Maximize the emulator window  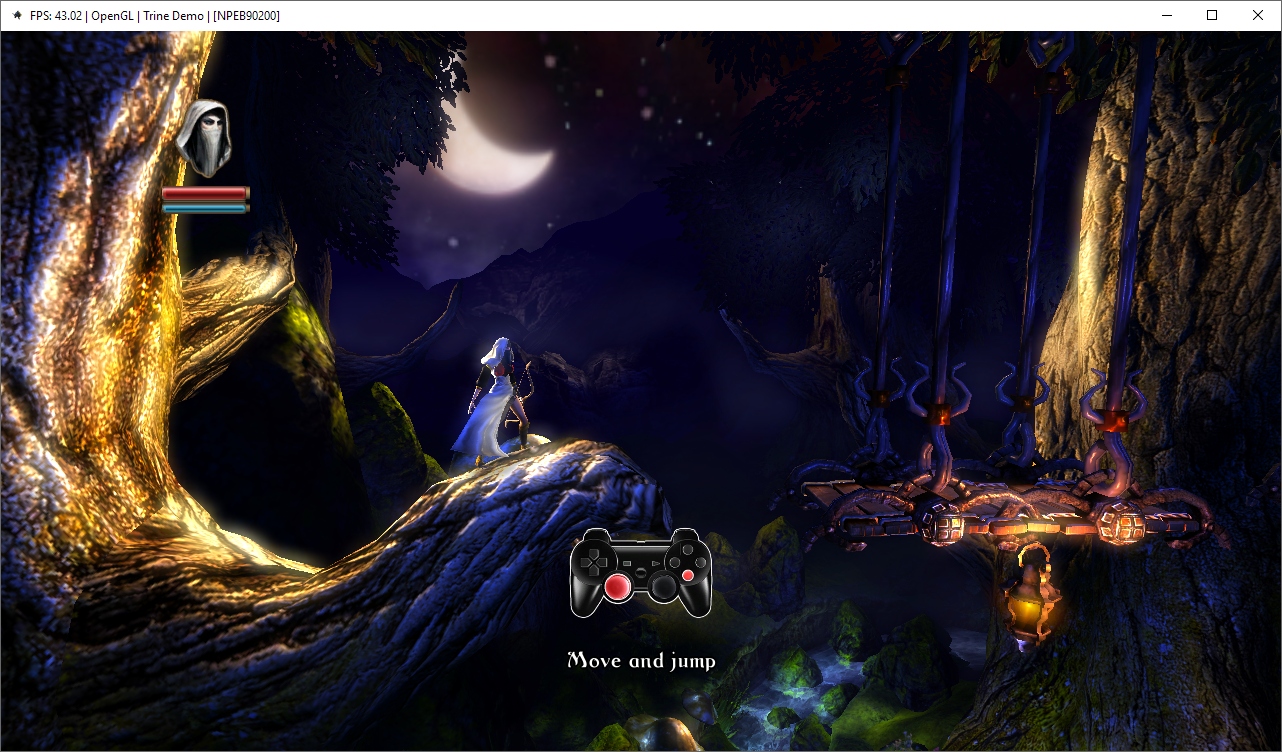tap(1212, 15)
